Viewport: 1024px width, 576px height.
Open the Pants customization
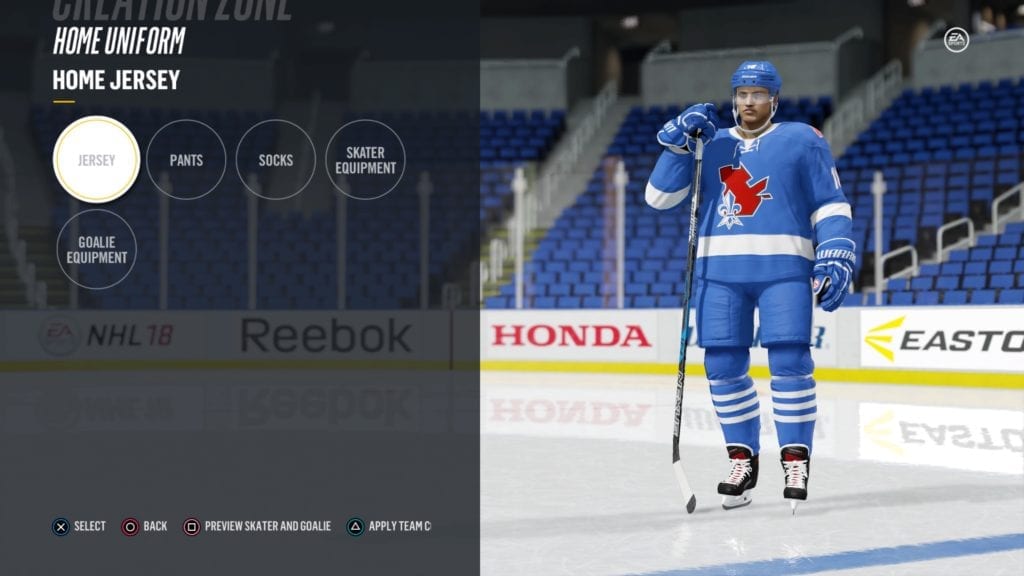point(186,160)
